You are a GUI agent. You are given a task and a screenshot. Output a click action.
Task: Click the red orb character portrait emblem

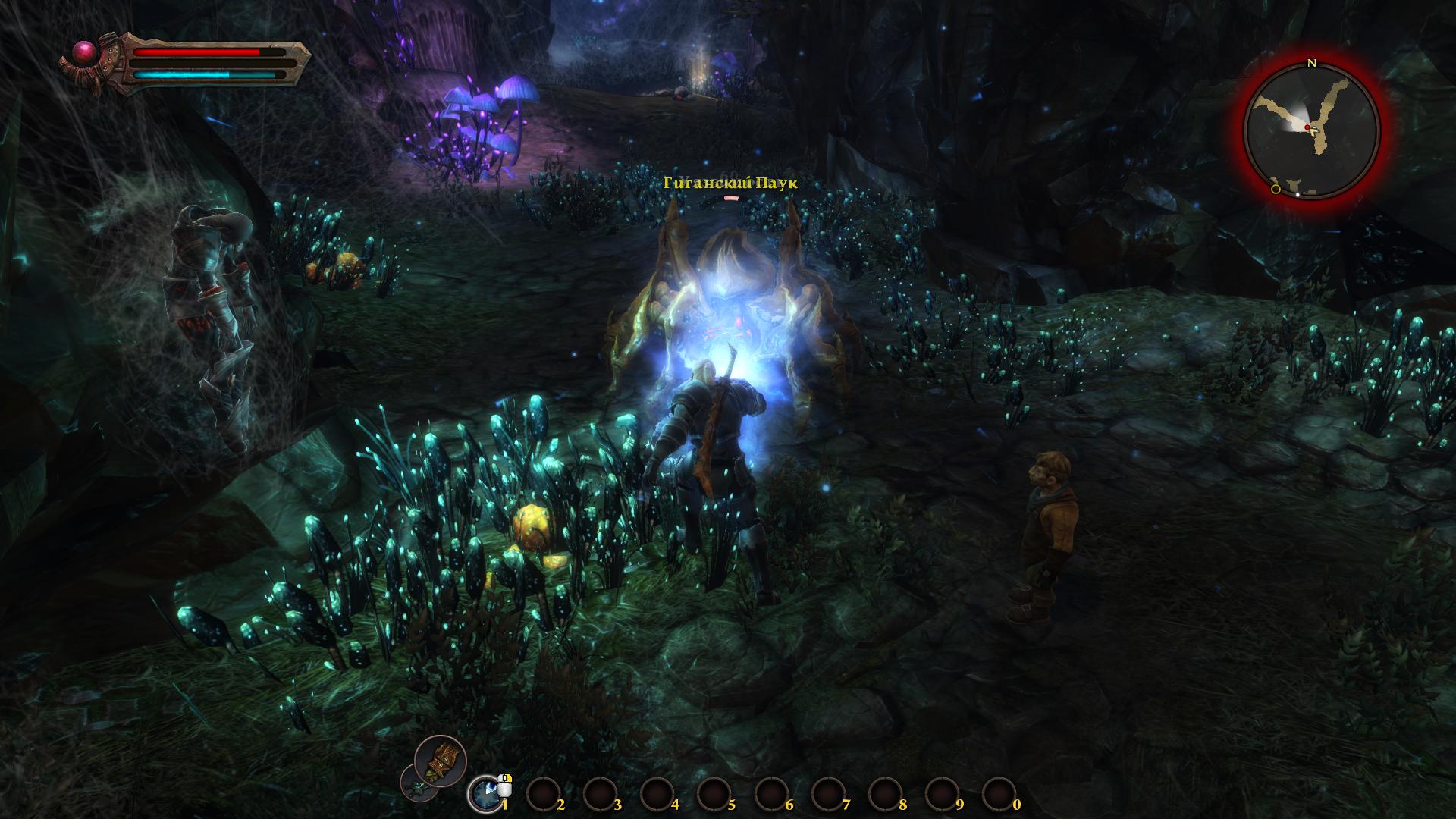[82, 52]
